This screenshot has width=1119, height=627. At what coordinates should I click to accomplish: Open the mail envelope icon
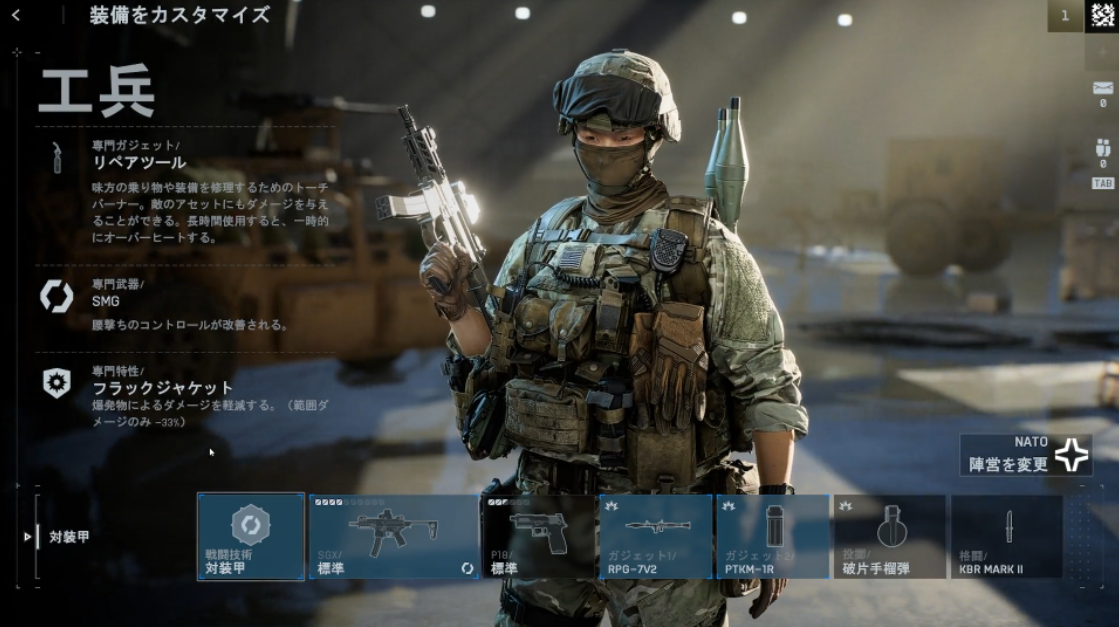1103,88
